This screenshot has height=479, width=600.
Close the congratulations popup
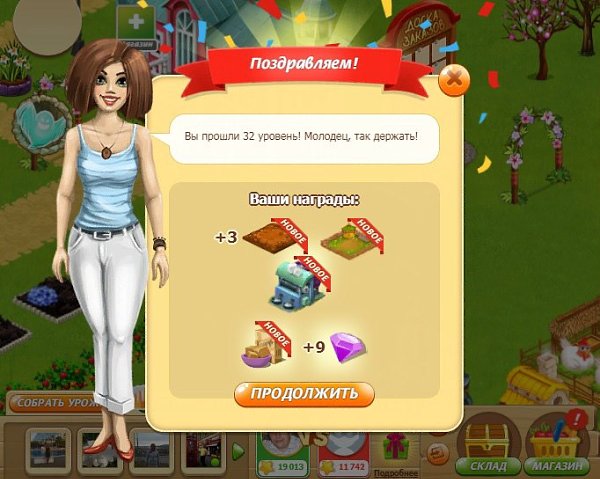[x=454, y=80]
